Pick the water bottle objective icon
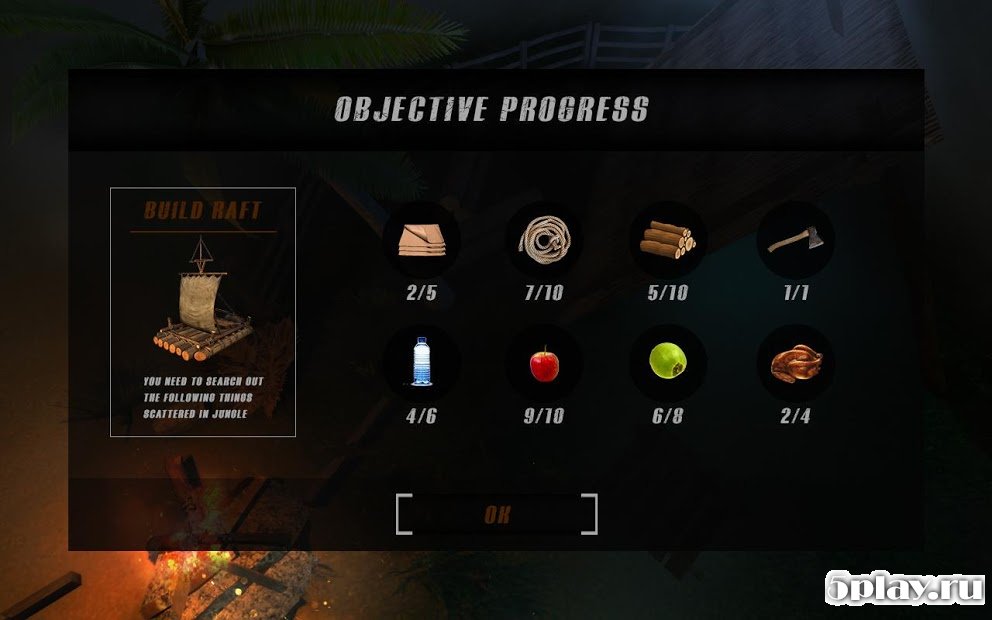The width and height of the screenshot is (992, 620). [421, 363]
